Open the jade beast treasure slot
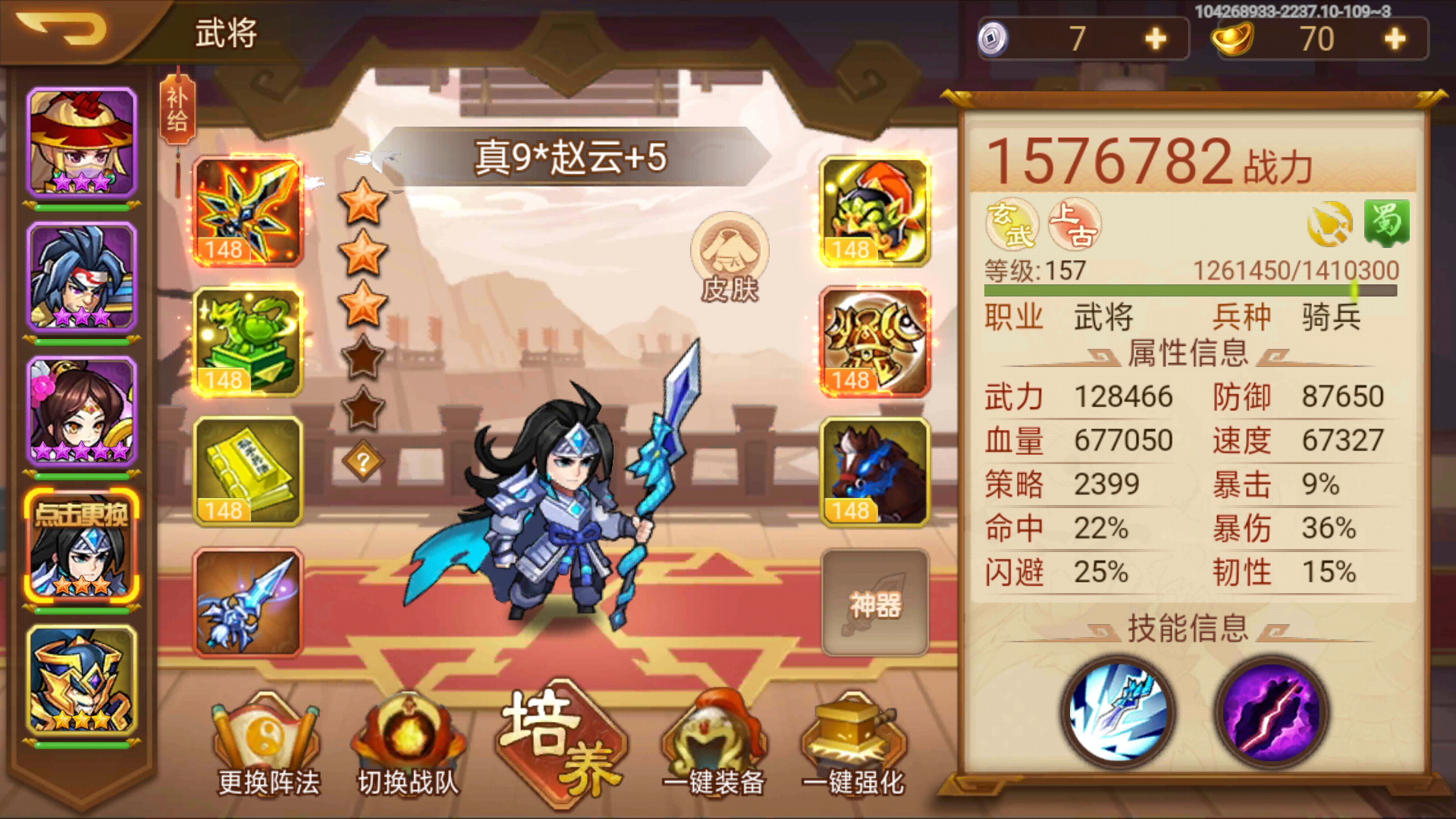The height and width of the screenshot is (819, 1456). click(x=246, y=341)
